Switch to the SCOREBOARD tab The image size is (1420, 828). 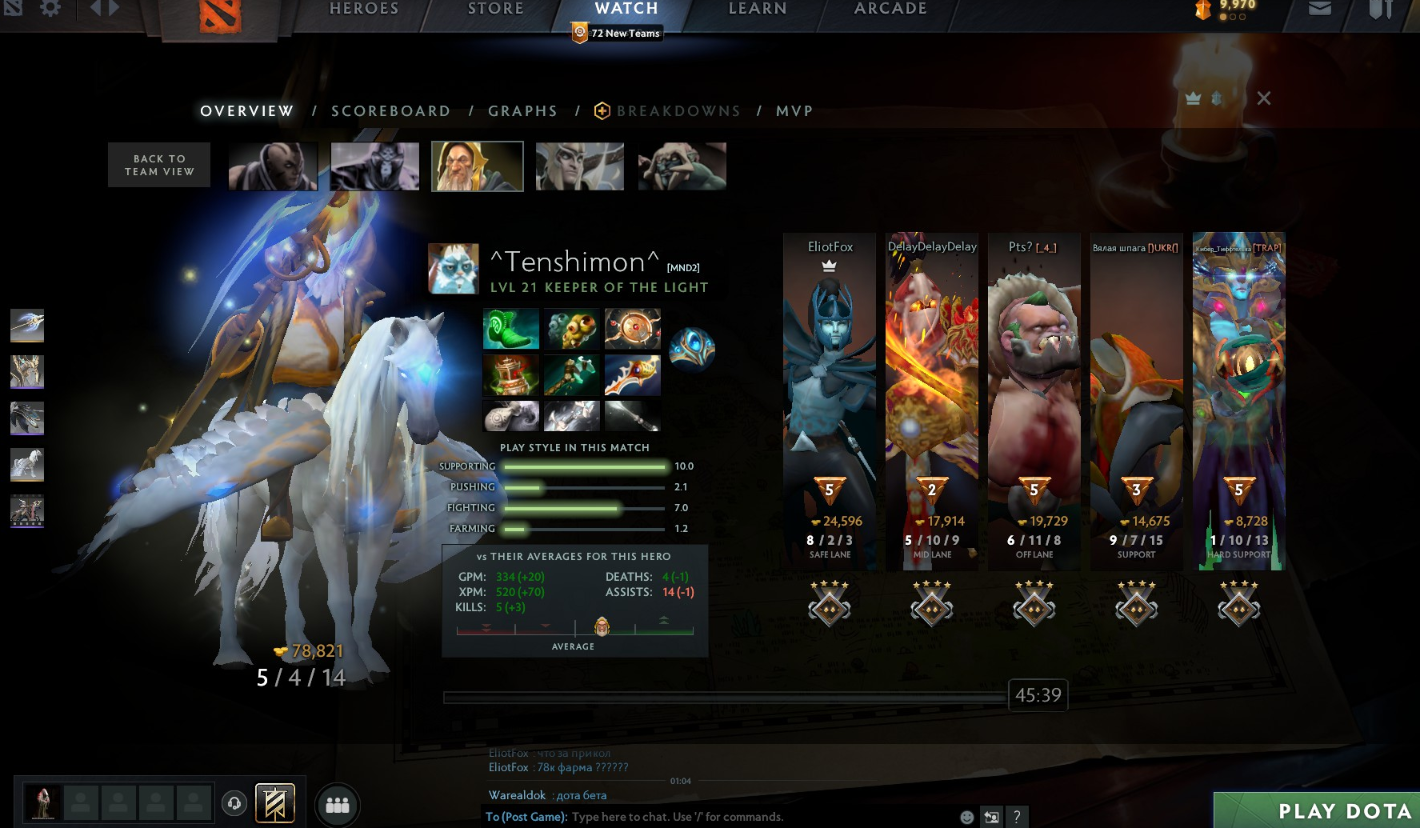click(391, 110)
